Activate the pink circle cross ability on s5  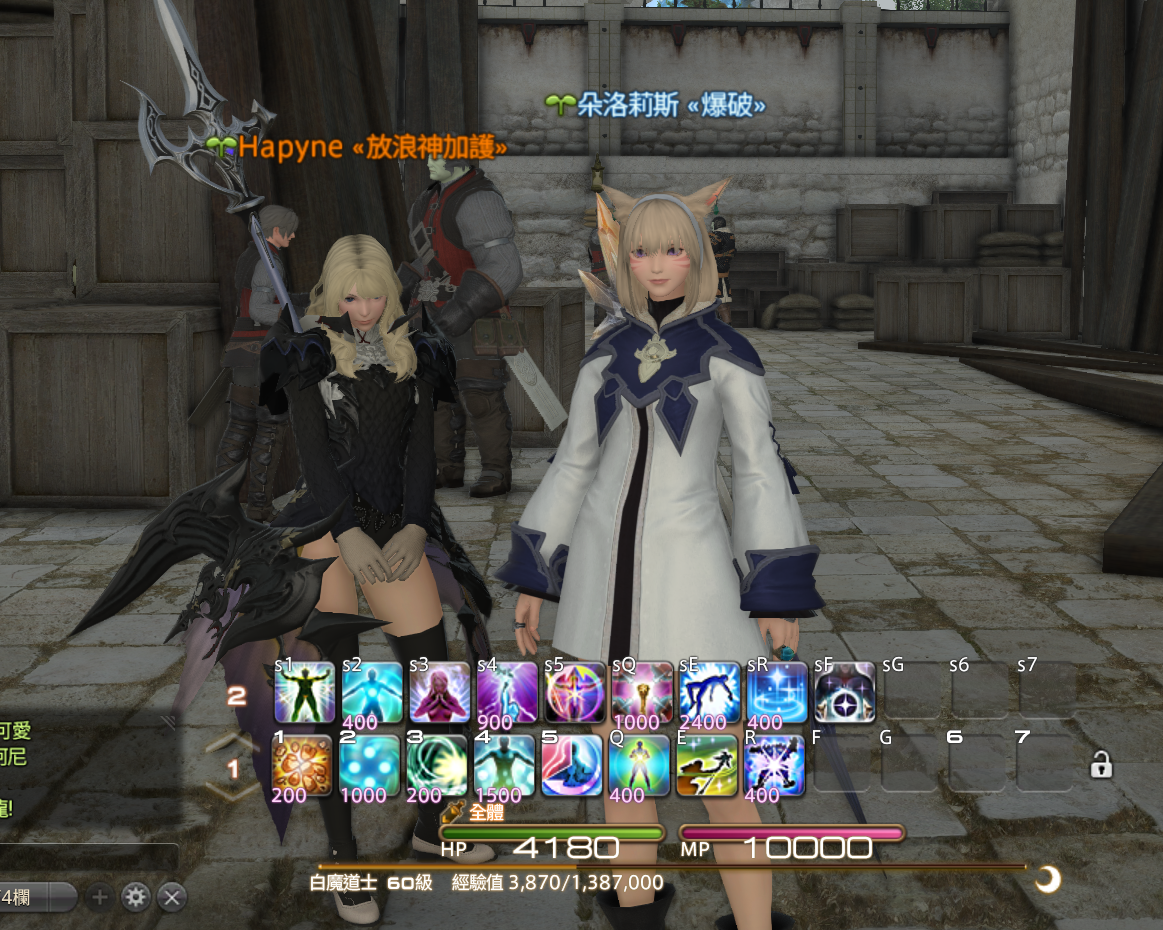pyautogui.click(x=574, y=692)
